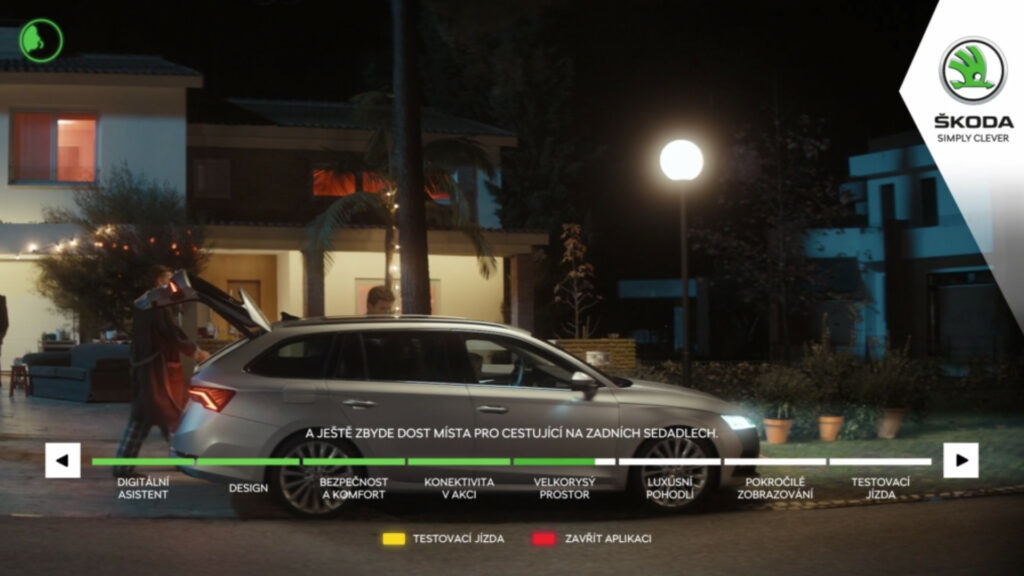Select the Testovací Jízda chapter label

click(x=880, y=488)
